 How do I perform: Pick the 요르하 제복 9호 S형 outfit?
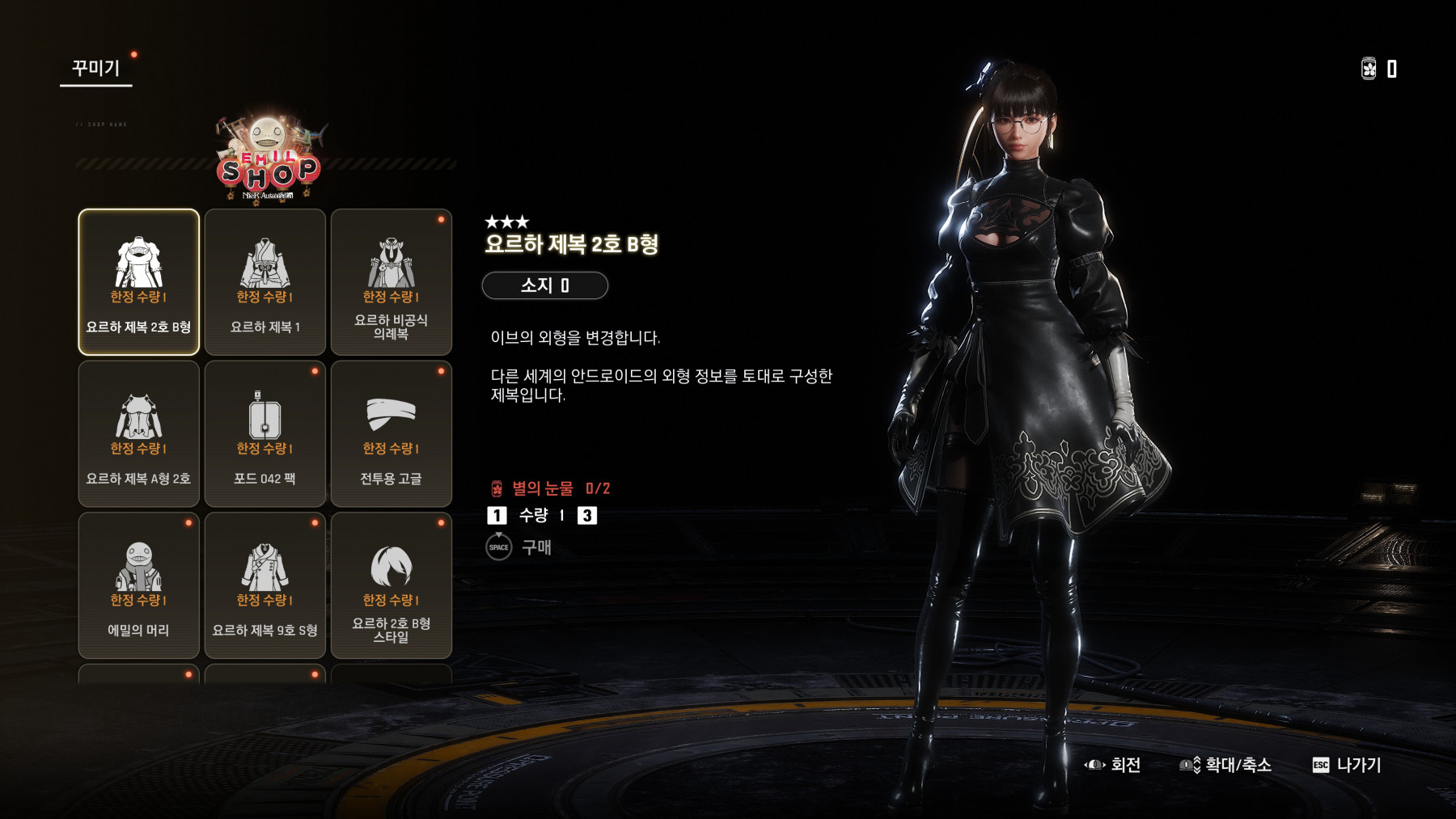pos(265,585)
